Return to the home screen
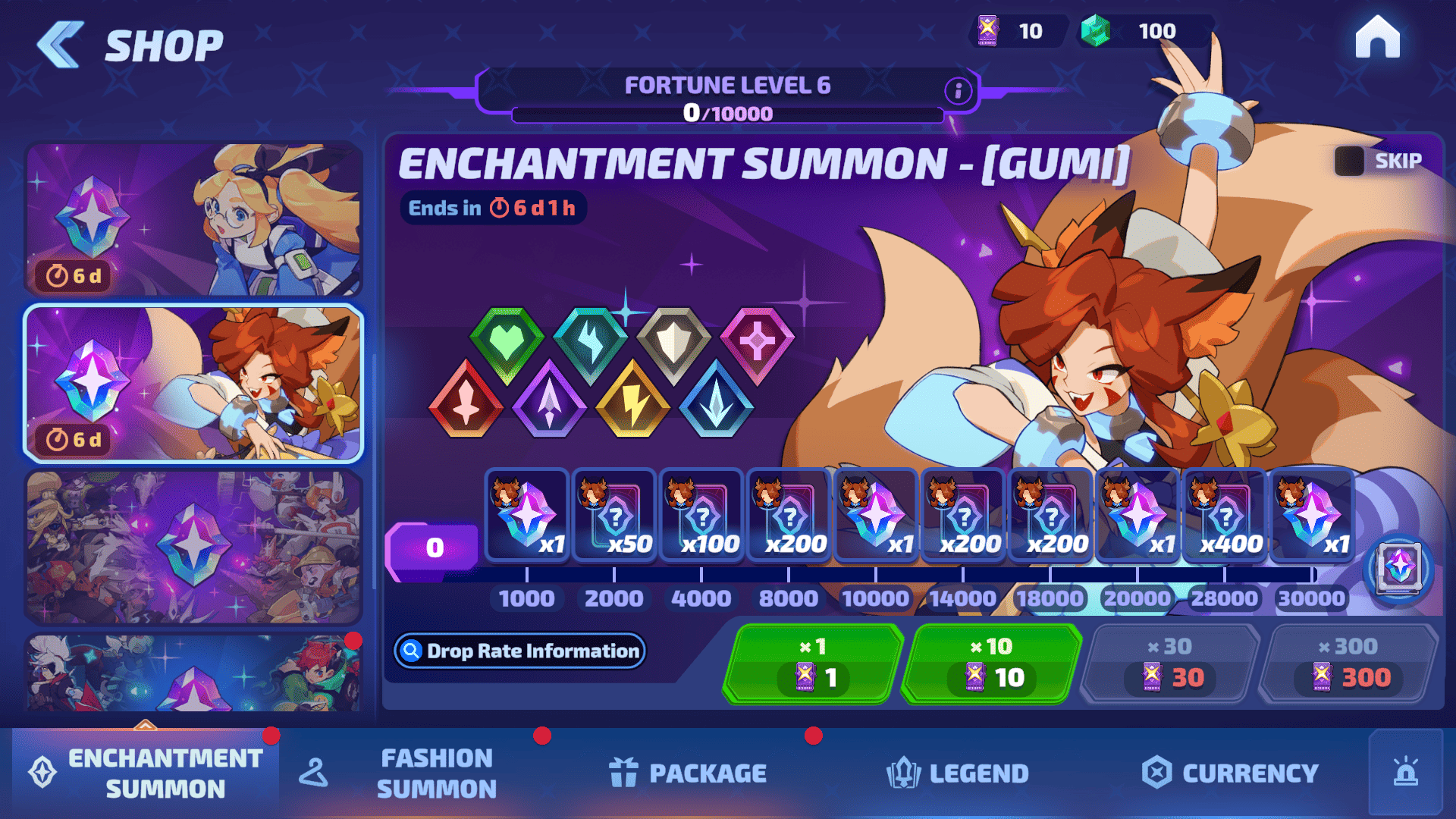The image size is (1456, 819). click(x=1377, y=37)
